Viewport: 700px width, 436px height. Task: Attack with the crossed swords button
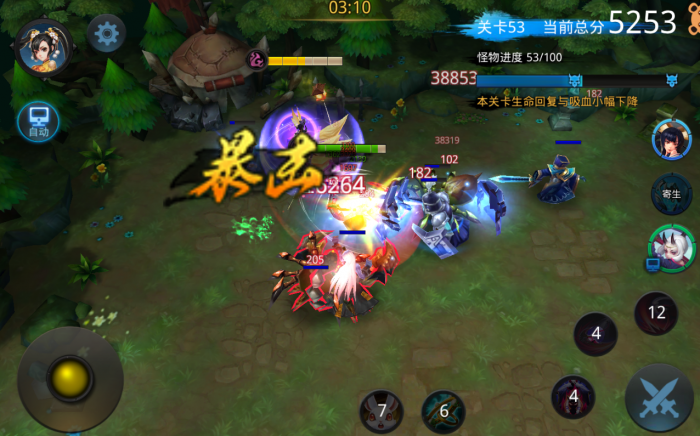coord(659,397)
